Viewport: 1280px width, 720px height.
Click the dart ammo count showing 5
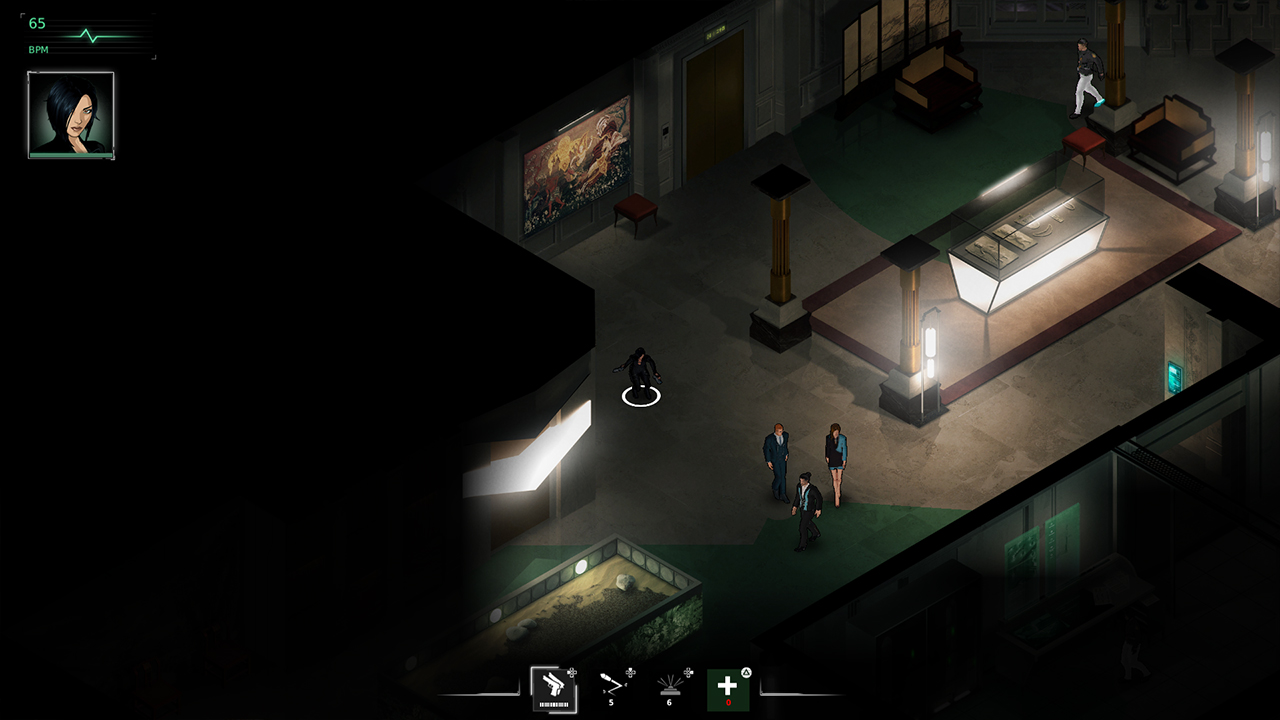[x=610, y=702]
